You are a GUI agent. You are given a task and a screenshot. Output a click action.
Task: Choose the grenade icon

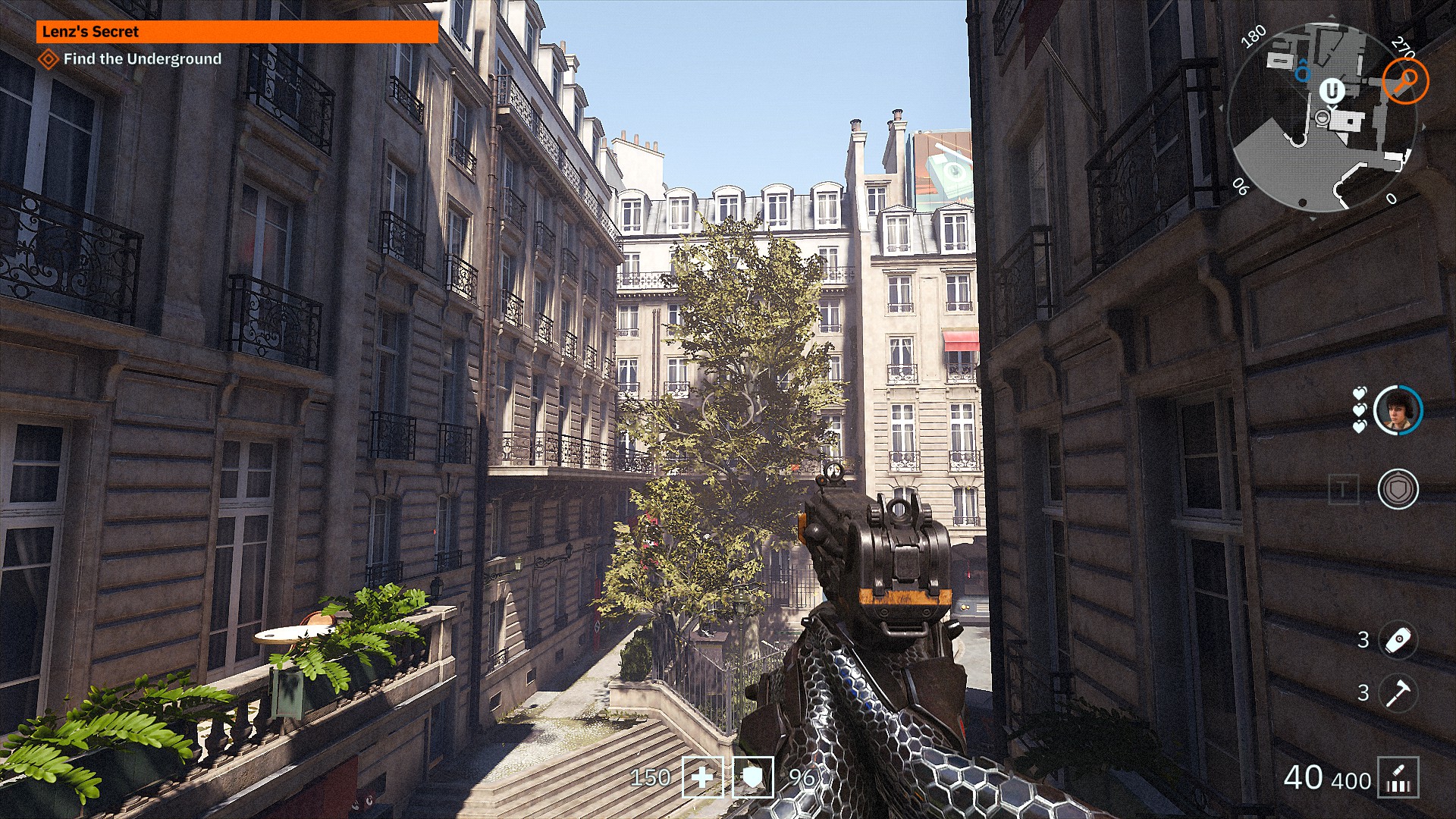click(x=1398, y=640)
